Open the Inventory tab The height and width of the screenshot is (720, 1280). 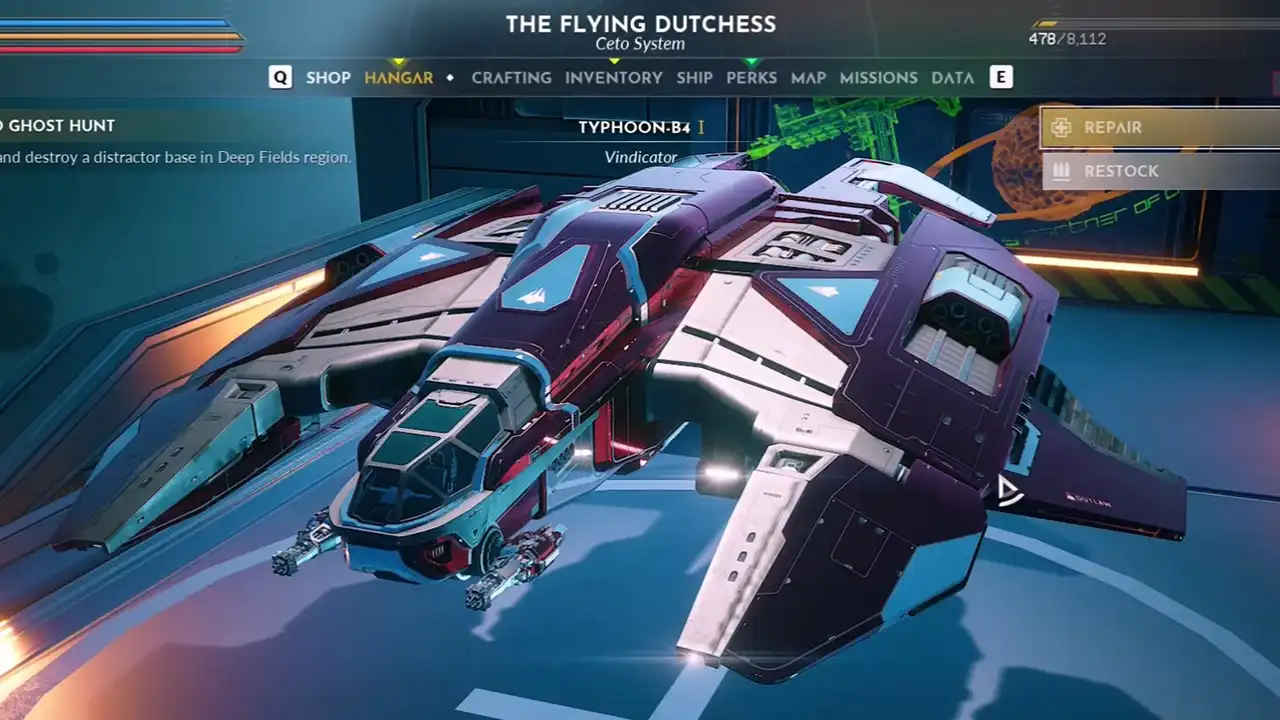click(x=613, y=78)
